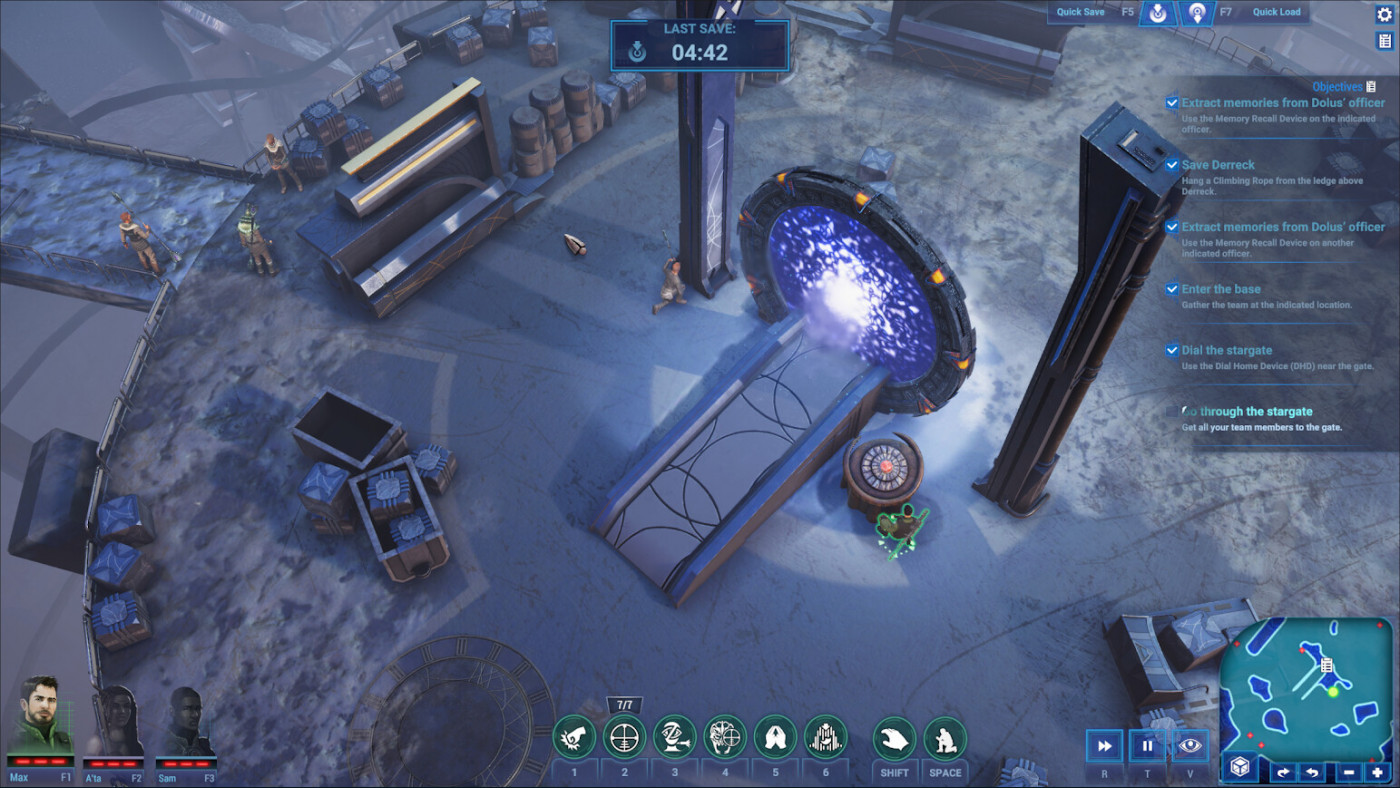Use the ability bound to key 6

[827, 737]
